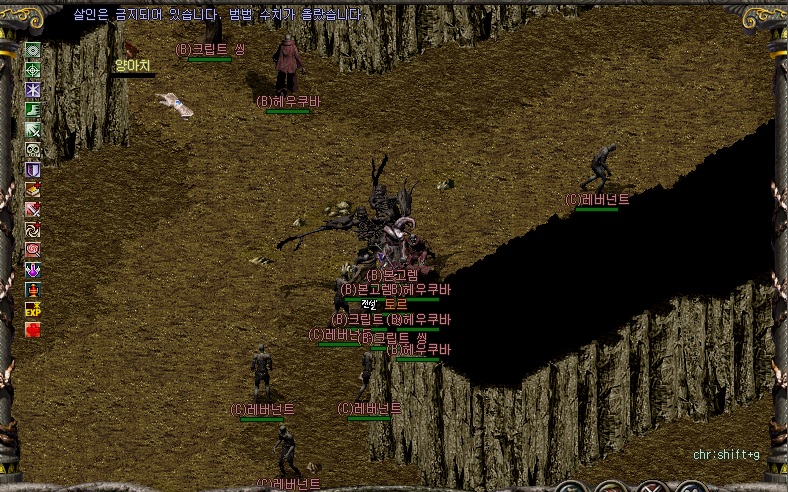Select the black swirl effect icon
Screen dimensions: 788x492
coord(33,230)
